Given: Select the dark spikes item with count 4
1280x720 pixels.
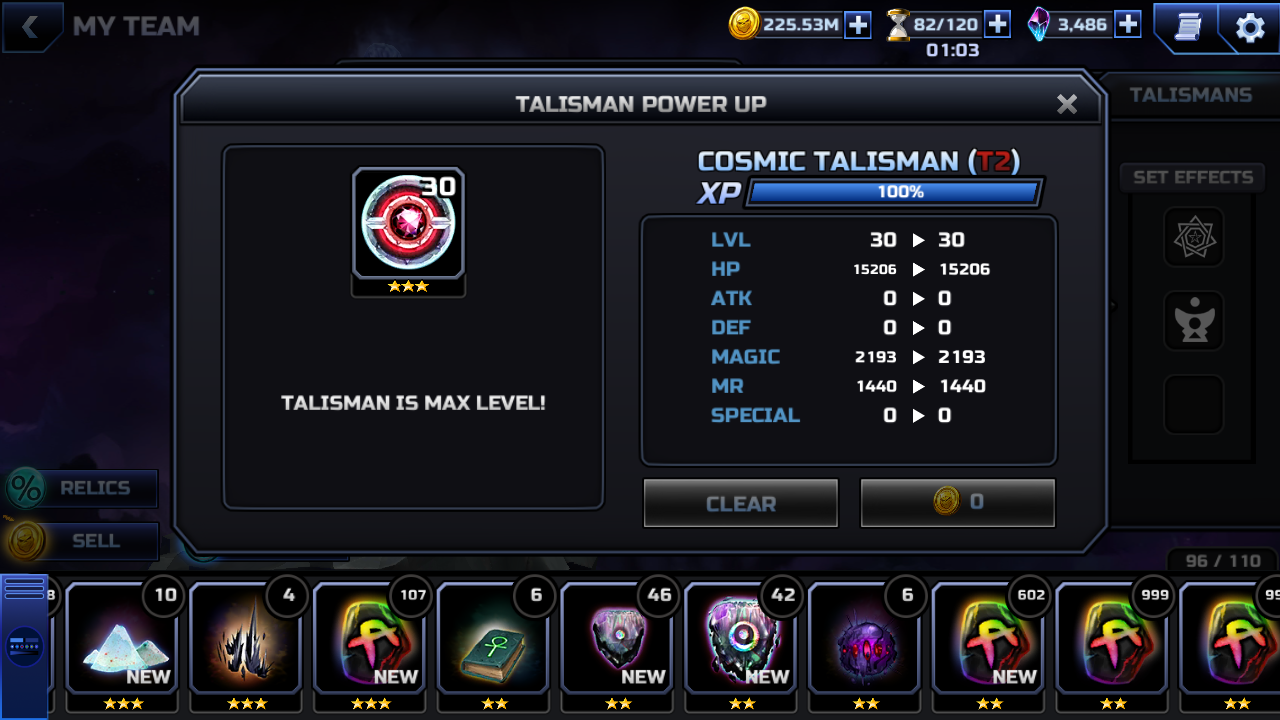Looking at the screenshot, I should click(x=245, y=638).
